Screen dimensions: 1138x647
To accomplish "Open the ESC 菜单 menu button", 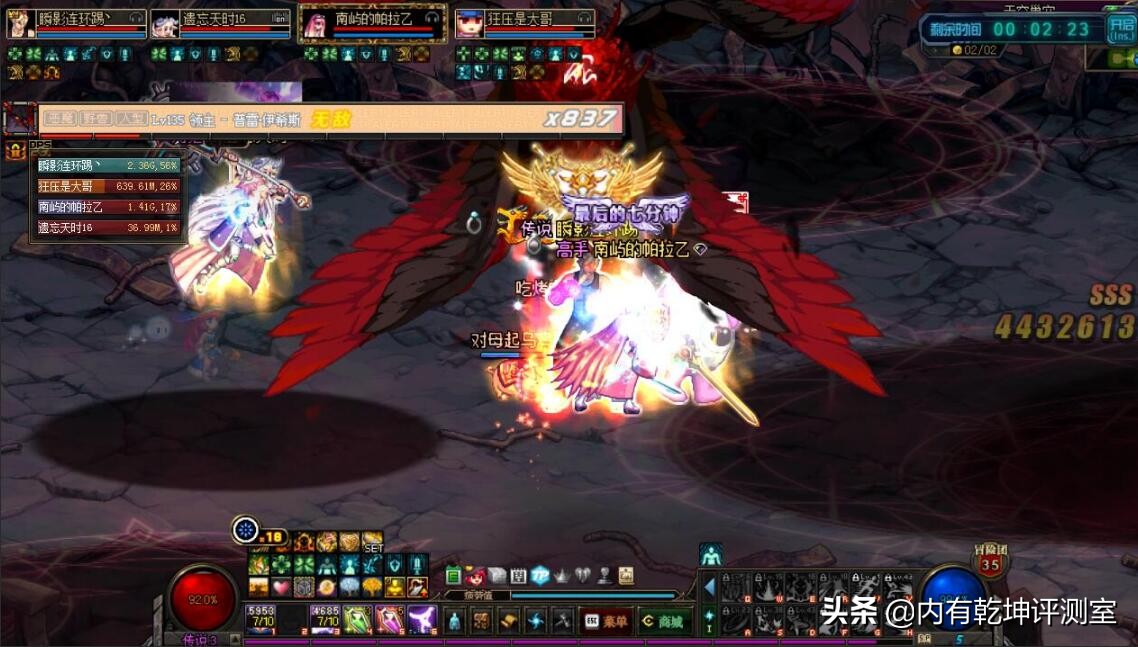I will [x=606, y=621].
